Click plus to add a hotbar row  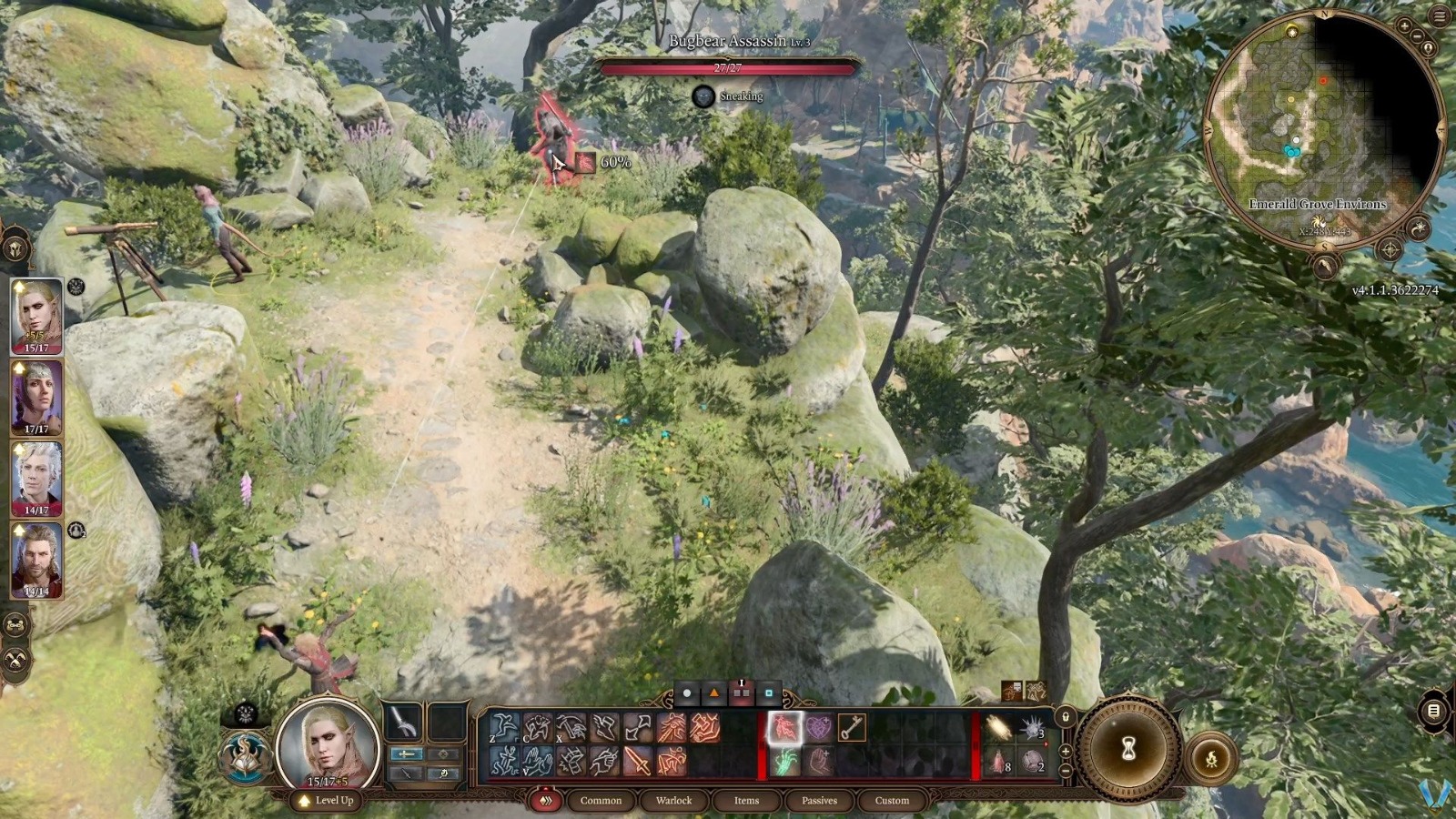click(x=1065, y=751)
